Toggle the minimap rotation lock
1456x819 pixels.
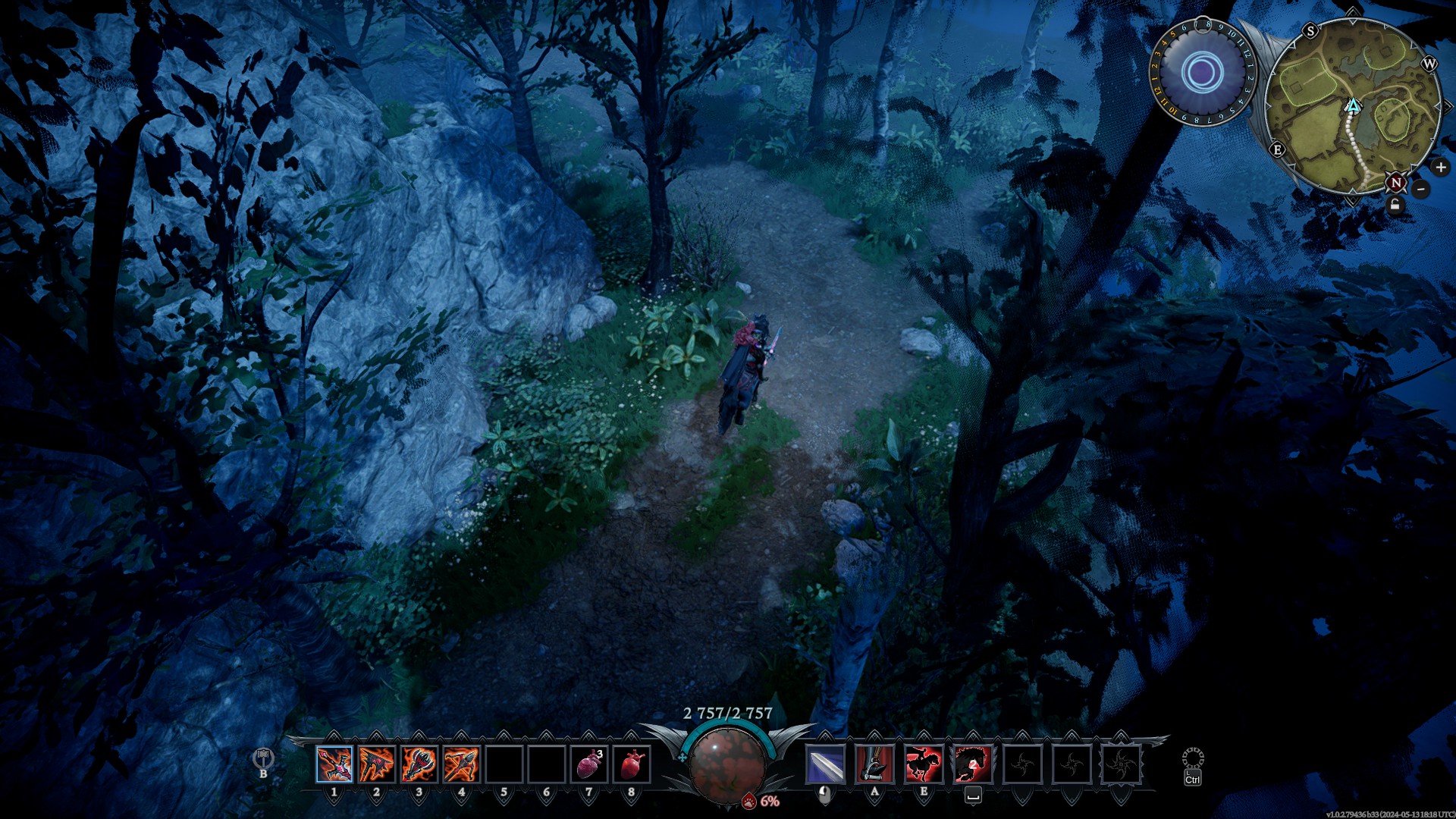(1395, 206)
